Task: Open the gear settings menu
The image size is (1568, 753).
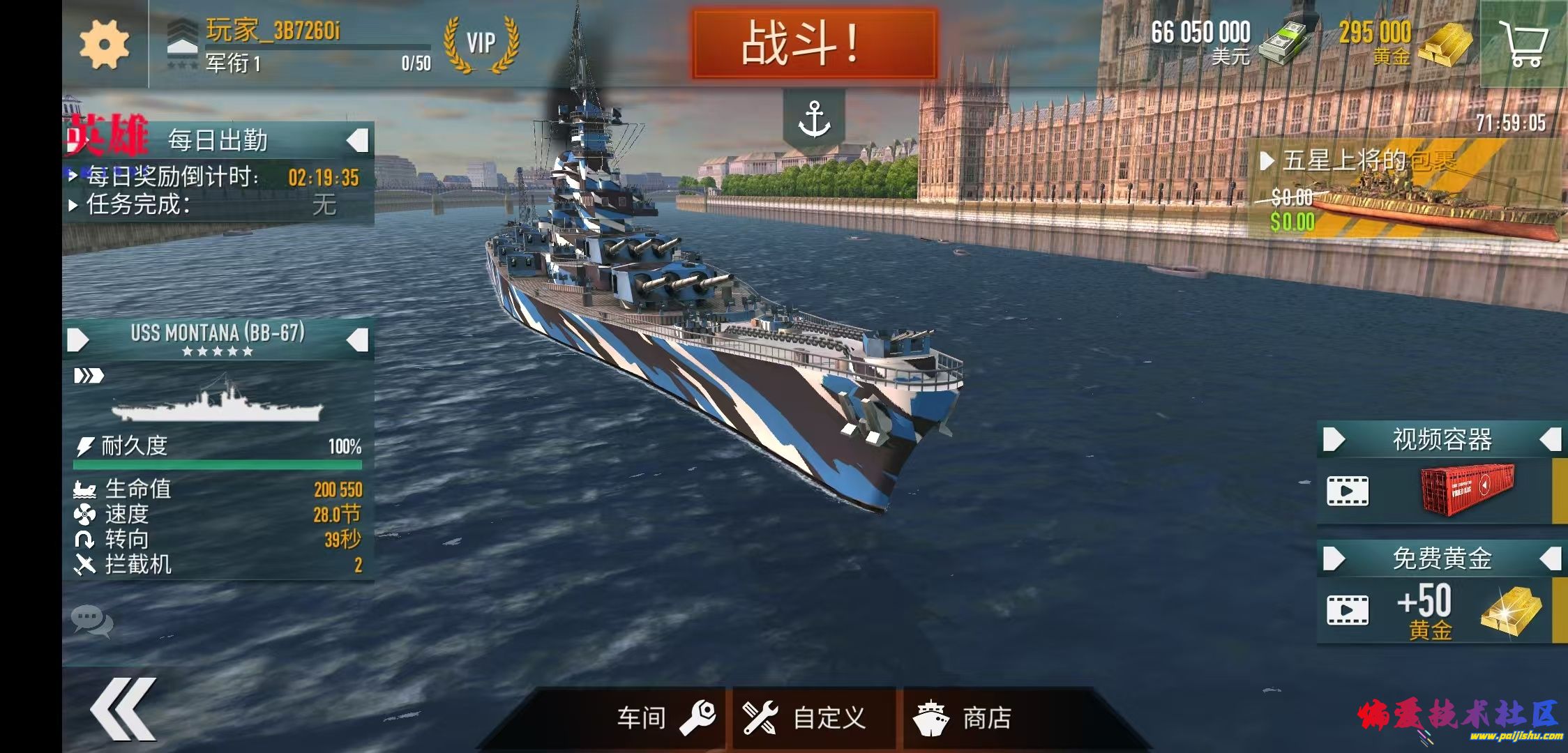Action: pyautogui.click(x=104, y=44)
